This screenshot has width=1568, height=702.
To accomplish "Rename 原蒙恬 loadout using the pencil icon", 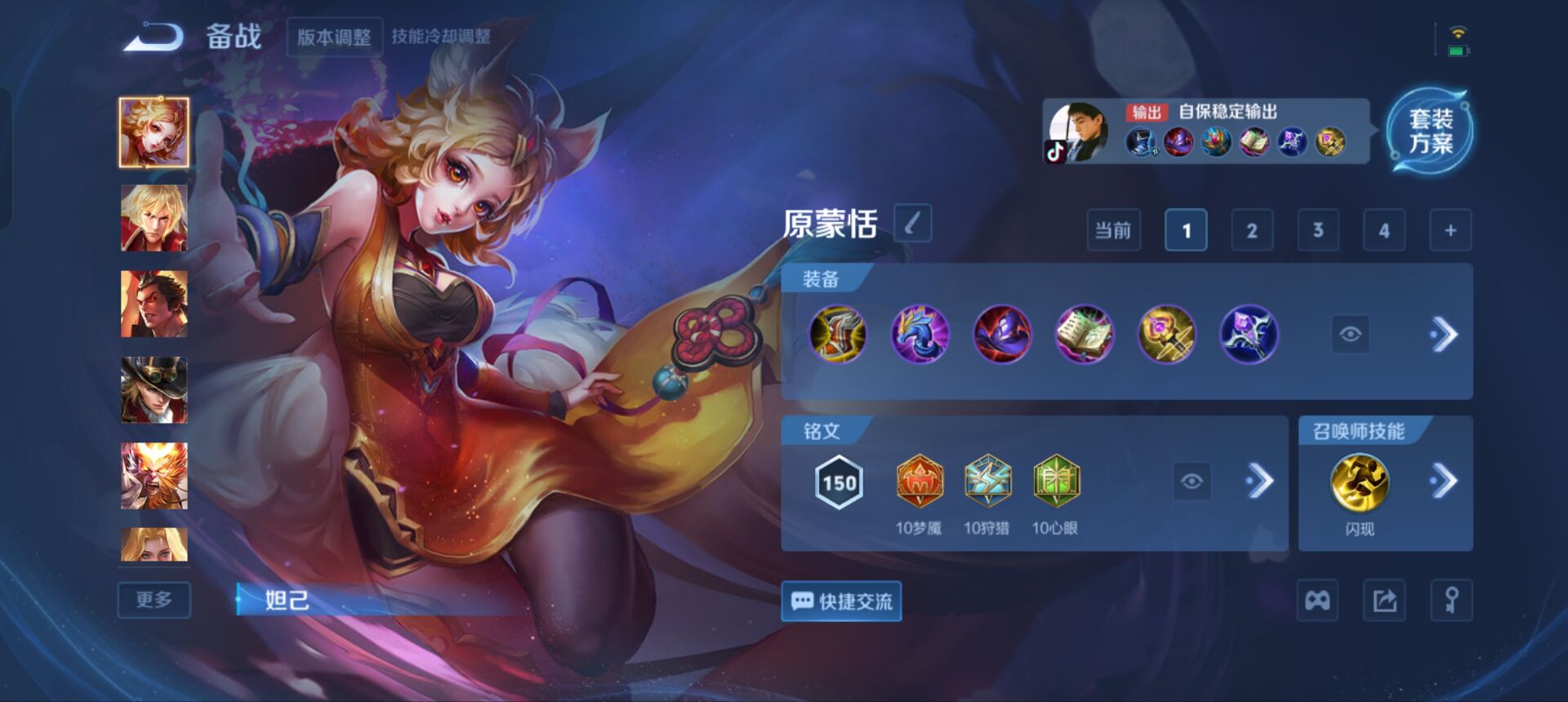I will tap(914, 224).
